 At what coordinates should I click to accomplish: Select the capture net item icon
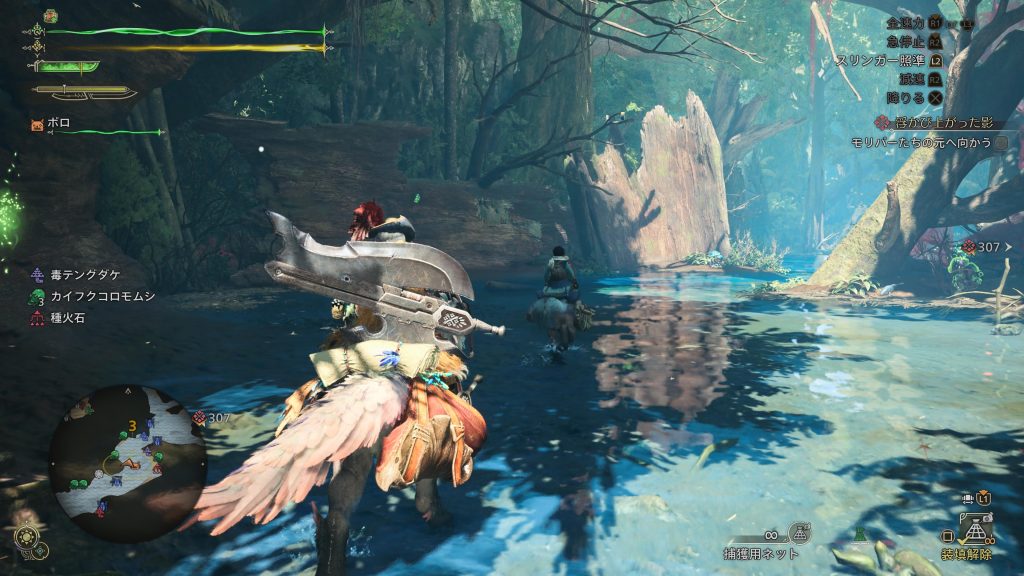pyautogui.click(x=798, y=533)
